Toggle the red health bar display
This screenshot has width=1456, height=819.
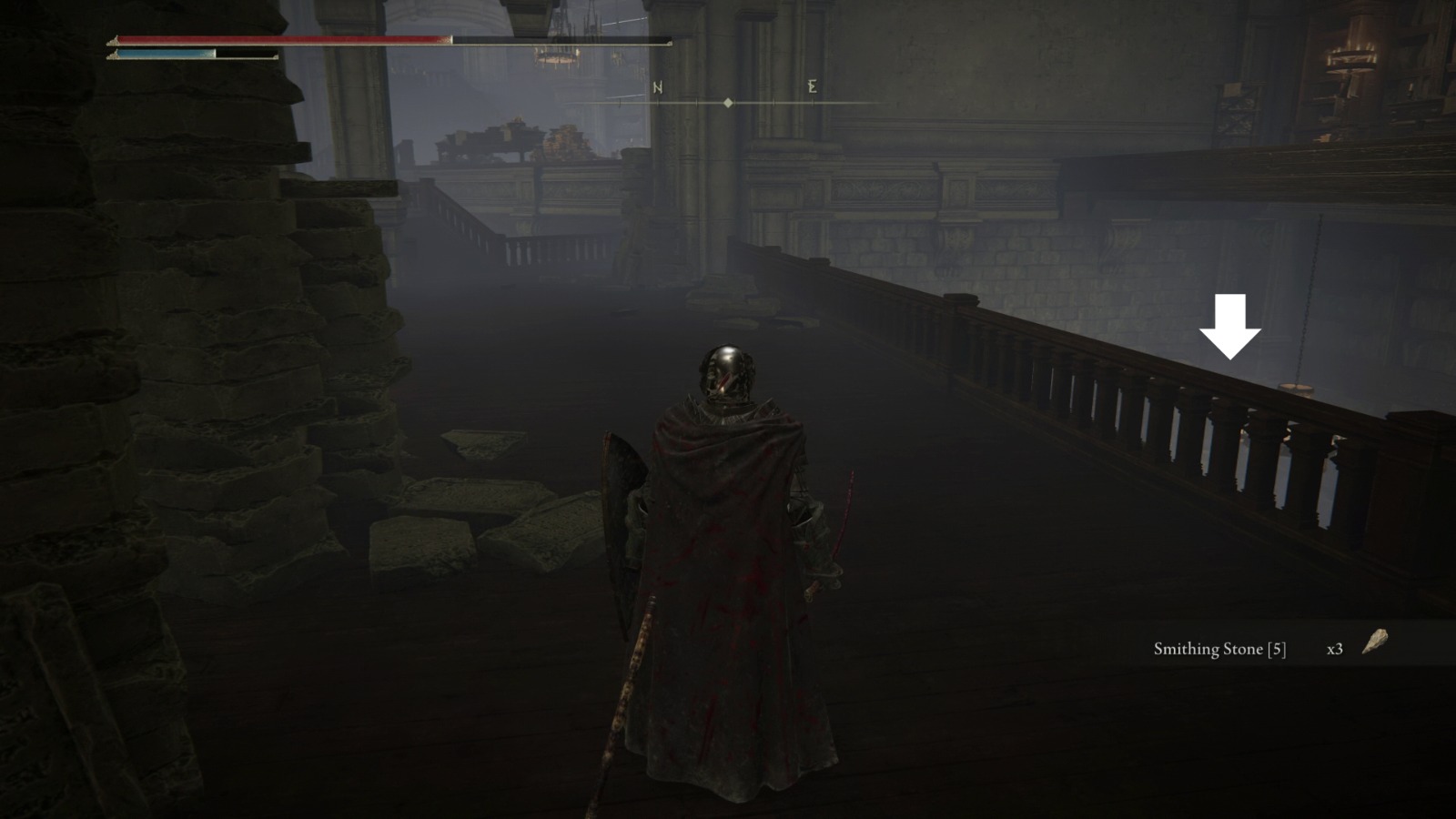point(273,40)
